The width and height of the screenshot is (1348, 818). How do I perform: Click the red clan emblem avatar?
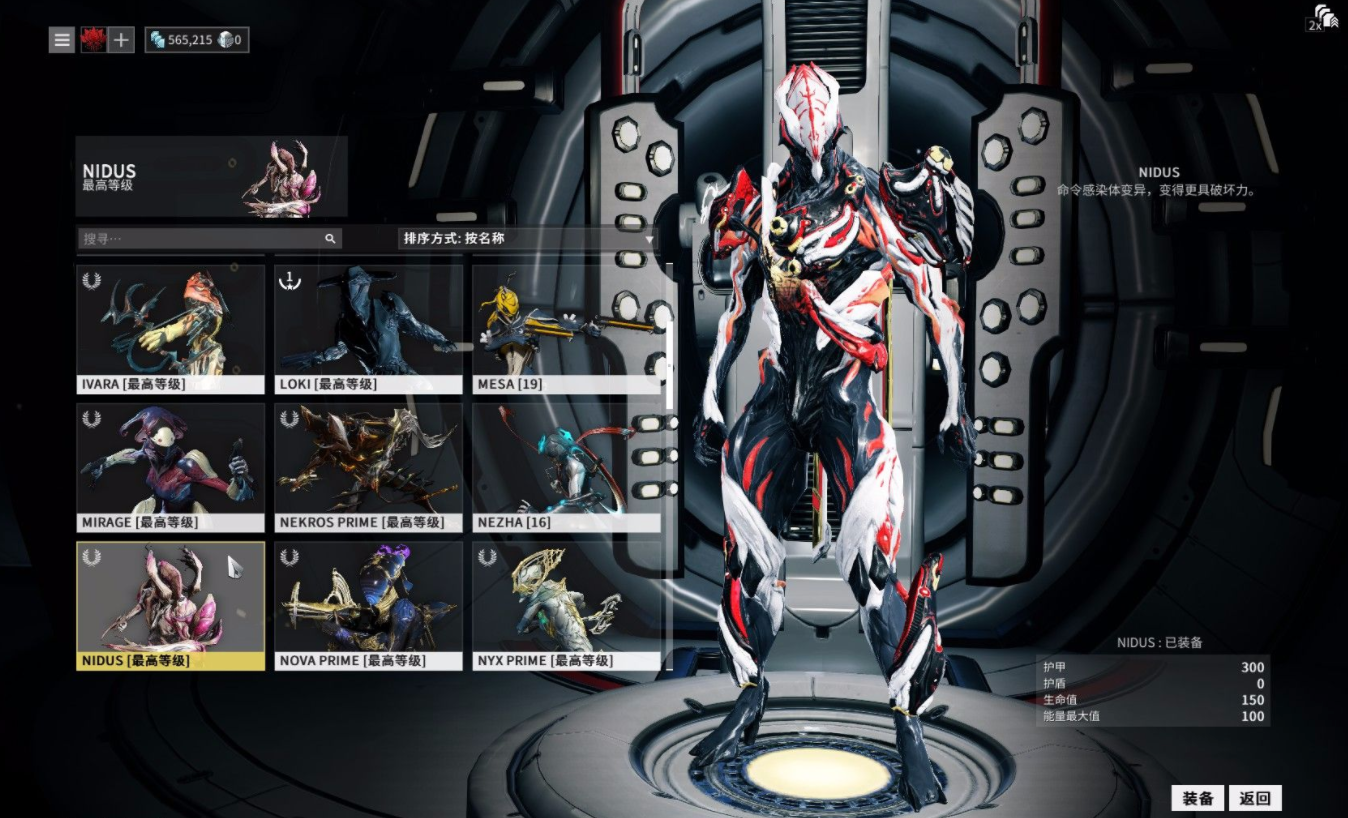[x=93, y=40]
